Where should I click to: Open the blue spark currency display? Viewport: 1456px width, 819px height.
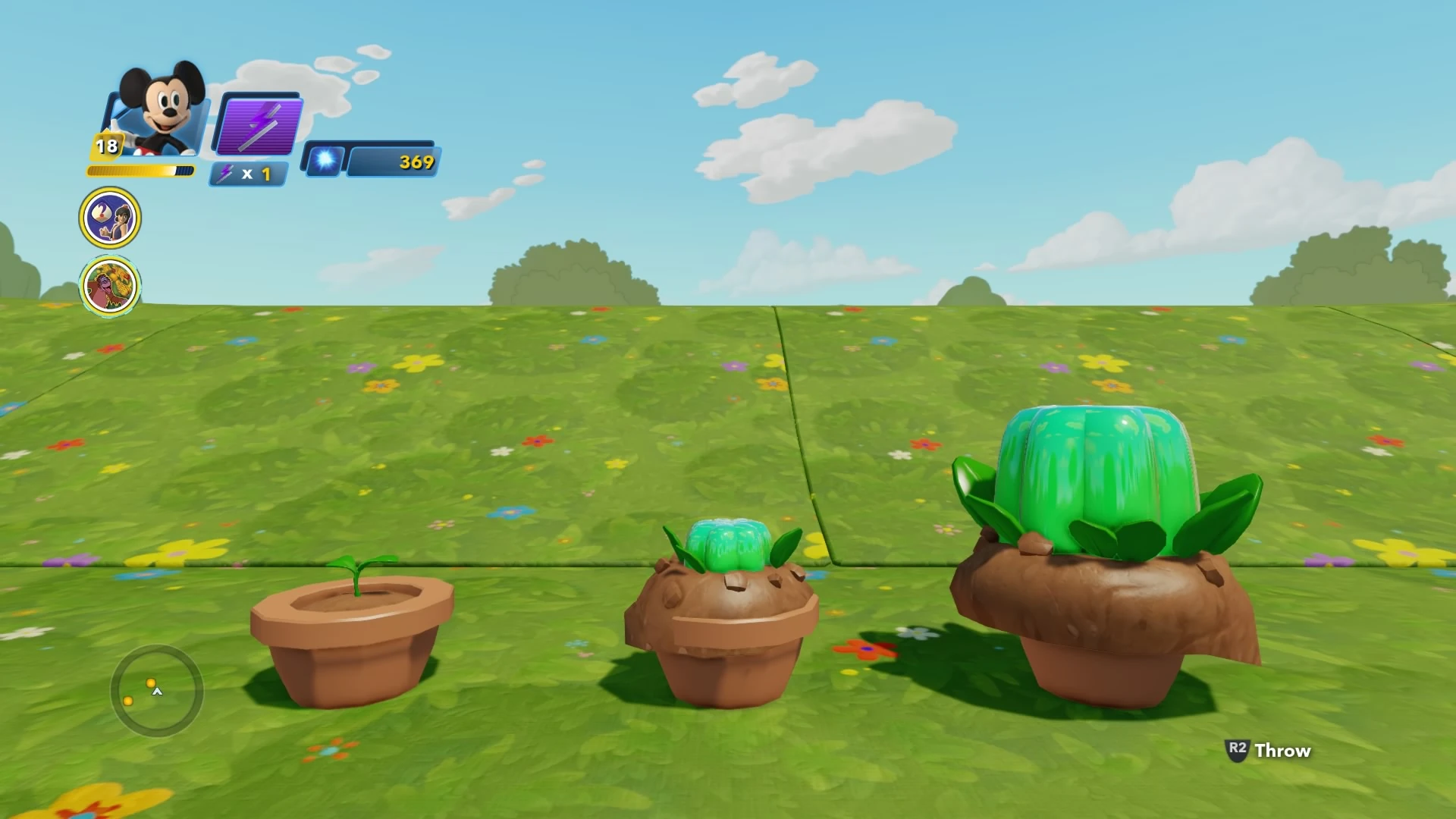tap(324, 161)
